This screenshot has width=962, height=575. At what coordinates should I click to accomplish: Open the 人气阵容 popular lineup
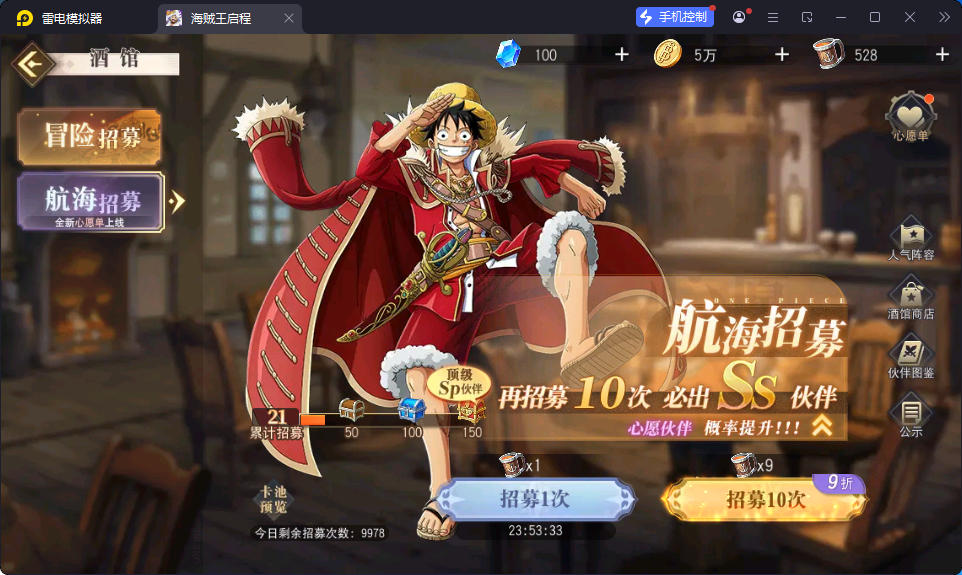coord(910,238)
